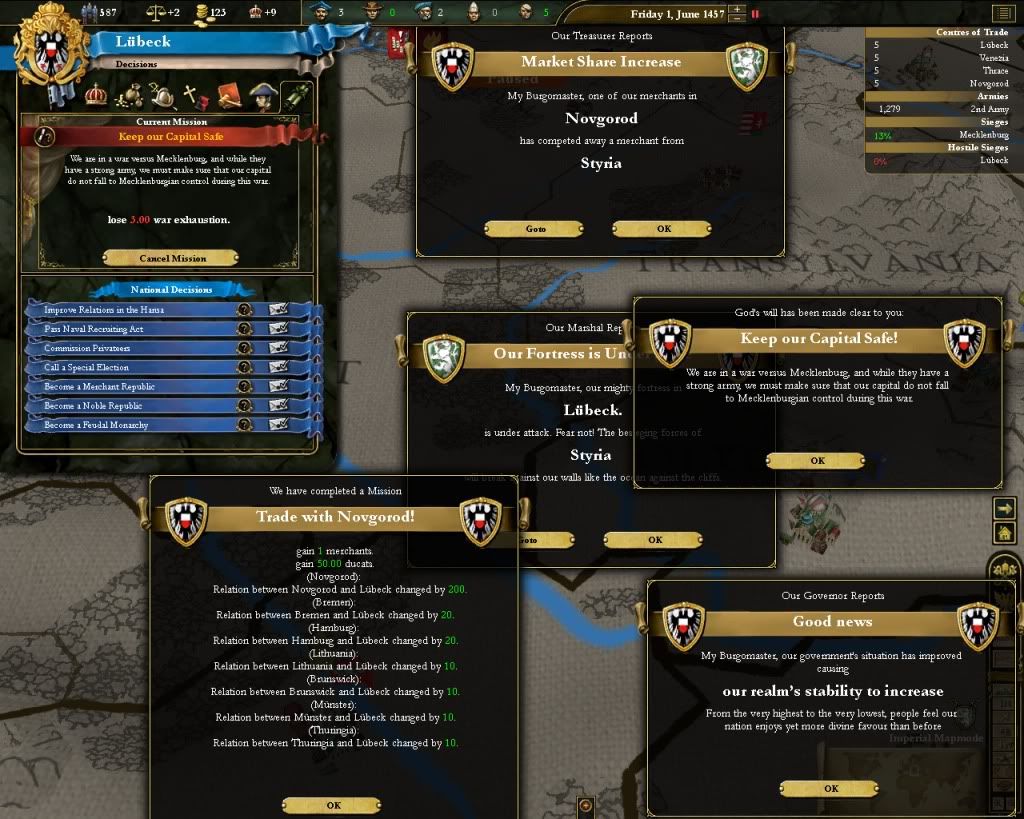Choose the Become a Feudal Monarchy decision

pos(278,425)
